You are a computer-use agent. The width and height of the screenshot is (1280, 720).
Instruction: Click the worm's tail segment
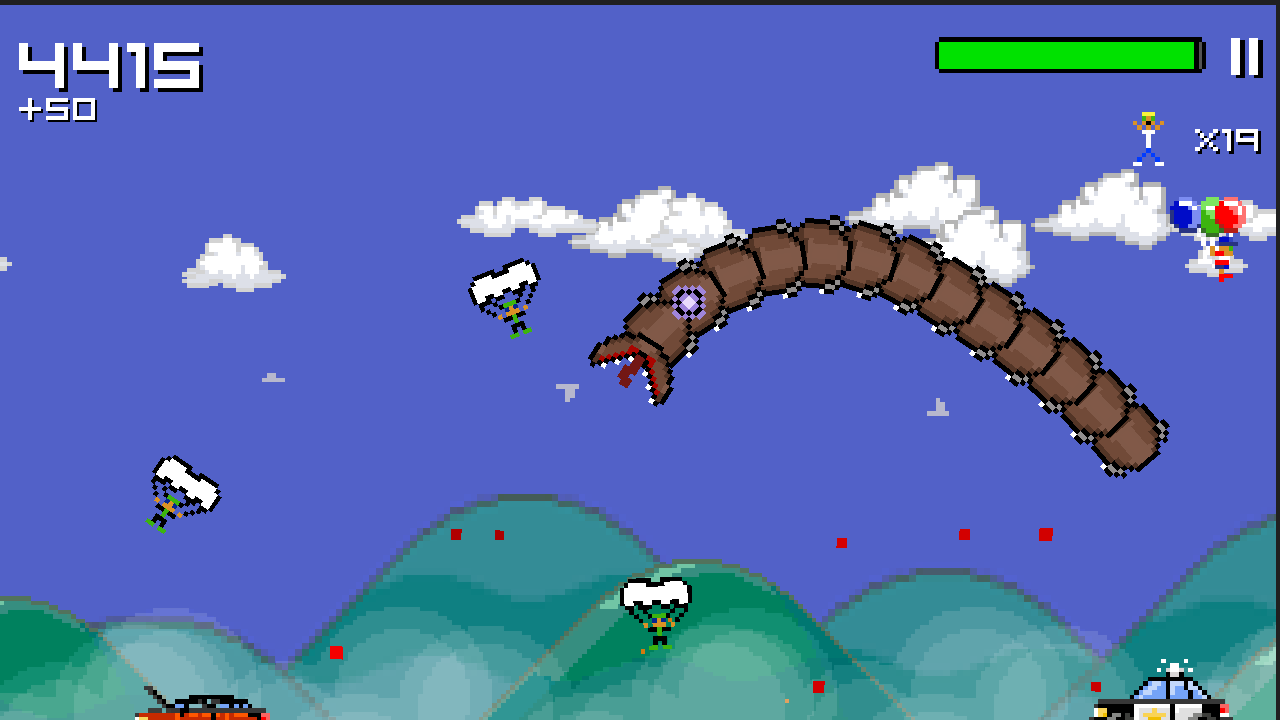click(1125, 440)
